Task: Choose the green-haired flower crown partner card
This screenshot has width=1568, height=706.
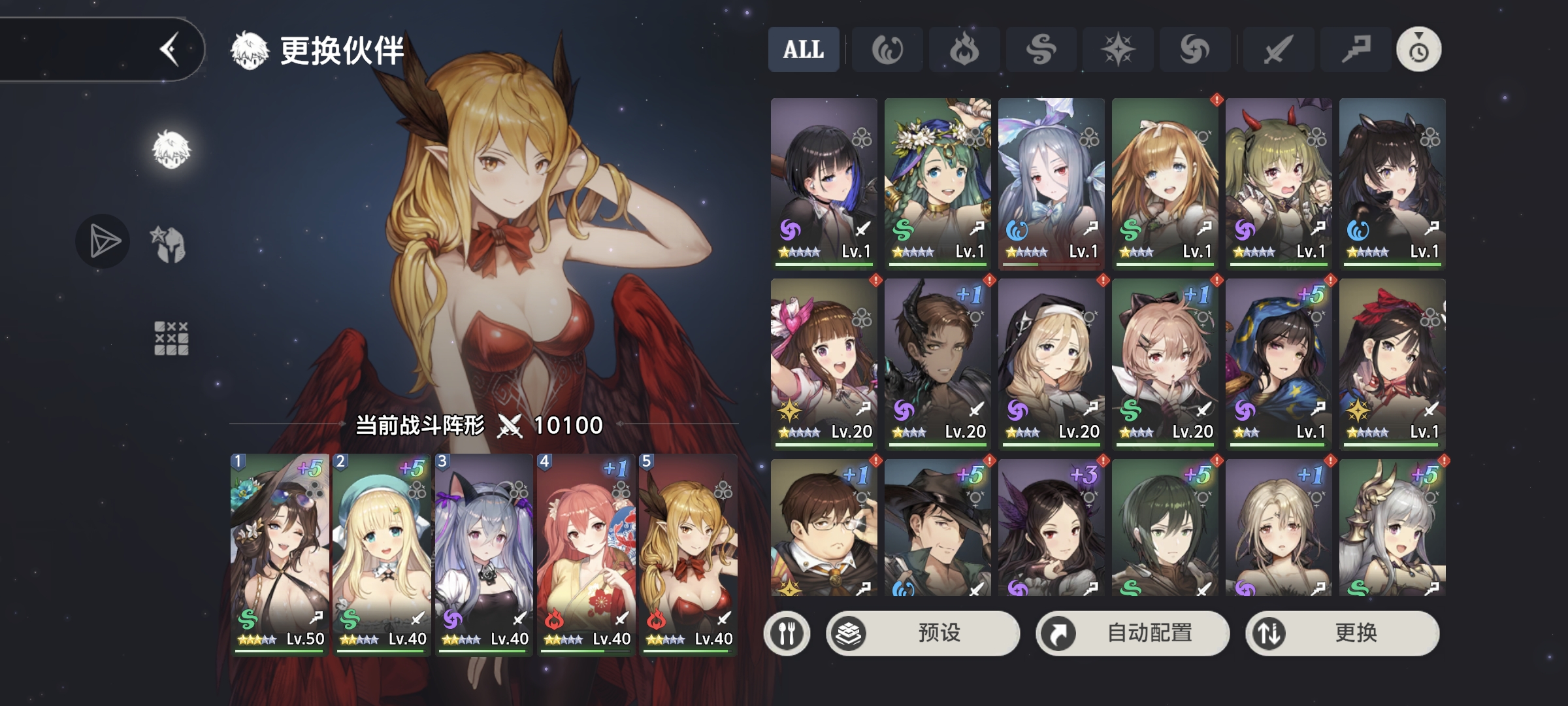Action: [938, 182]
